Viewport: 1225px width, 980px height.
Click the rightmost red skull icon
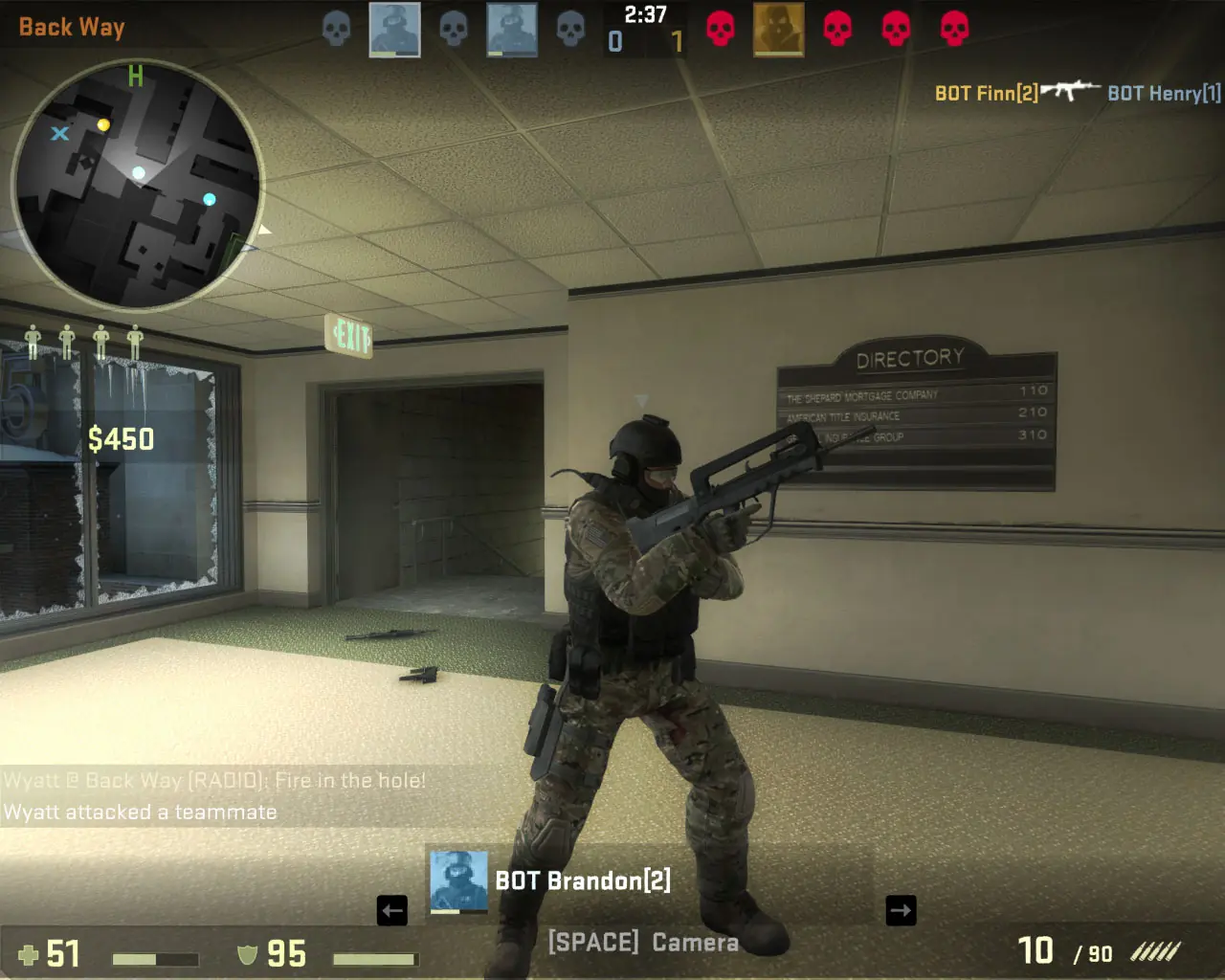952,29
